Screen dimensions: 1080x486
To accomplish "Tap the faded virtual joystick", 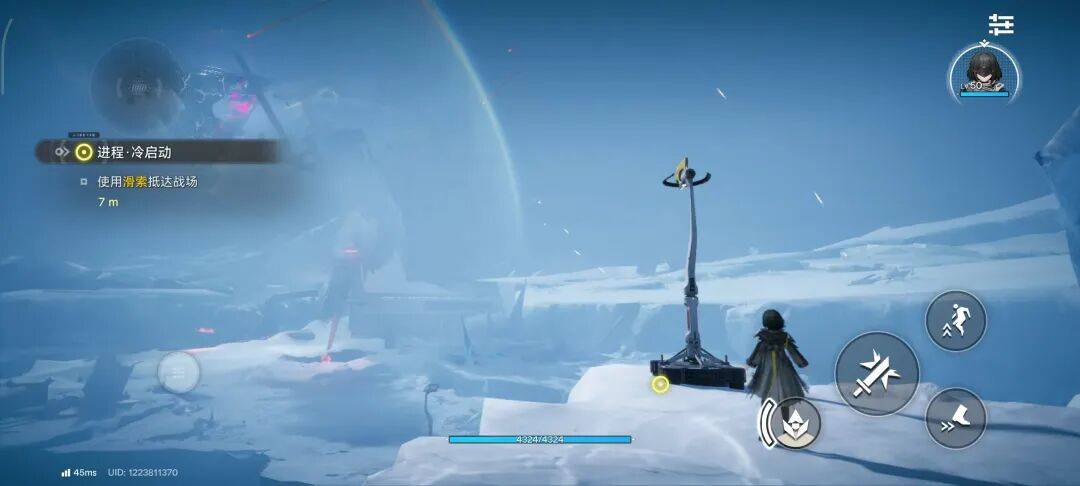I will coord(179,373).
